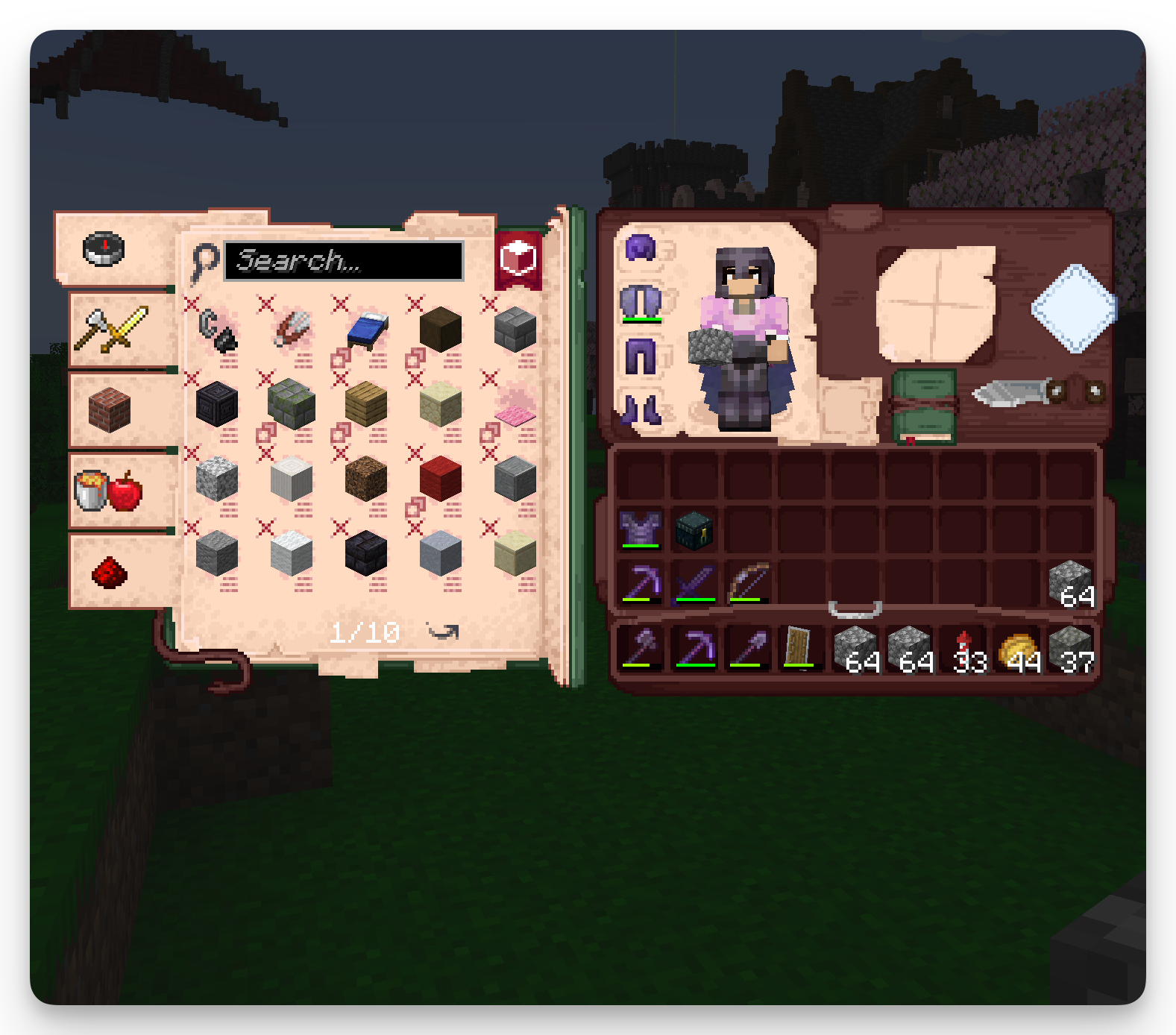Image resolution: width=1176 pixels, height=1035 pixels.
Task: Choose the blue bed recipe
Action: [367, 329]
